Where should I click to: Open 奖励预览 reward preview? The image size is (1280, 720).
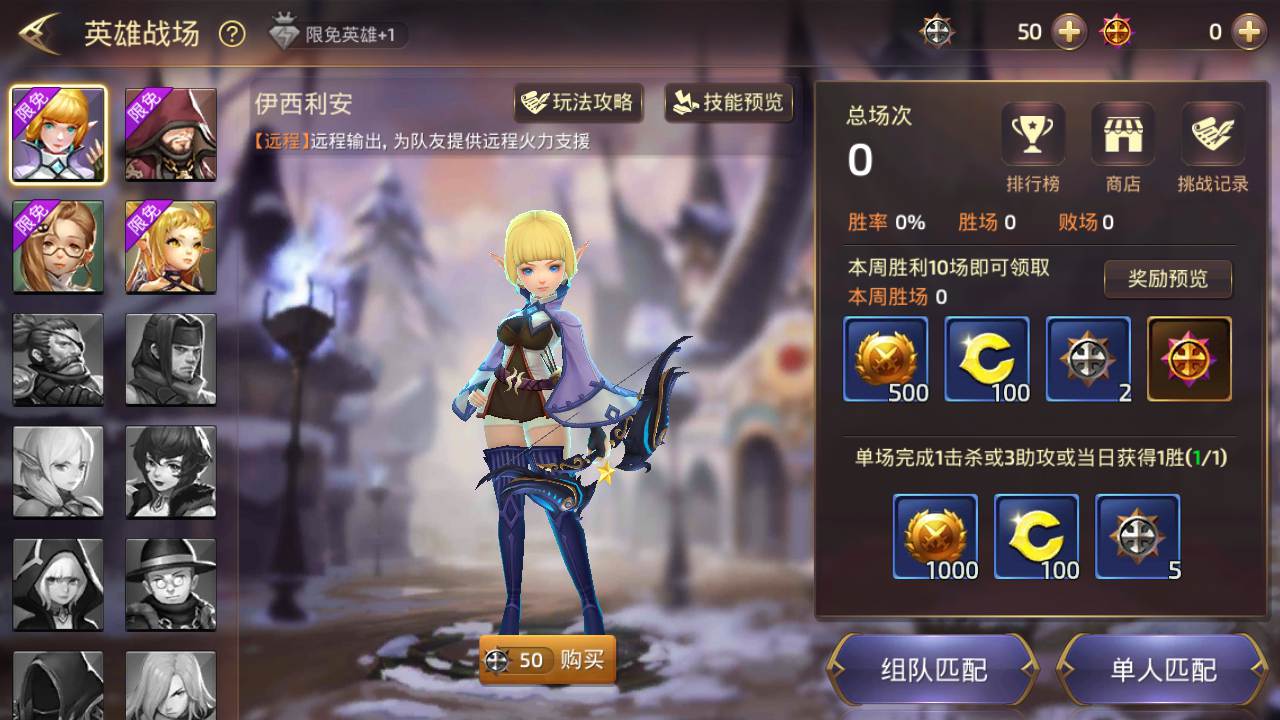(x=1167, y=279)
